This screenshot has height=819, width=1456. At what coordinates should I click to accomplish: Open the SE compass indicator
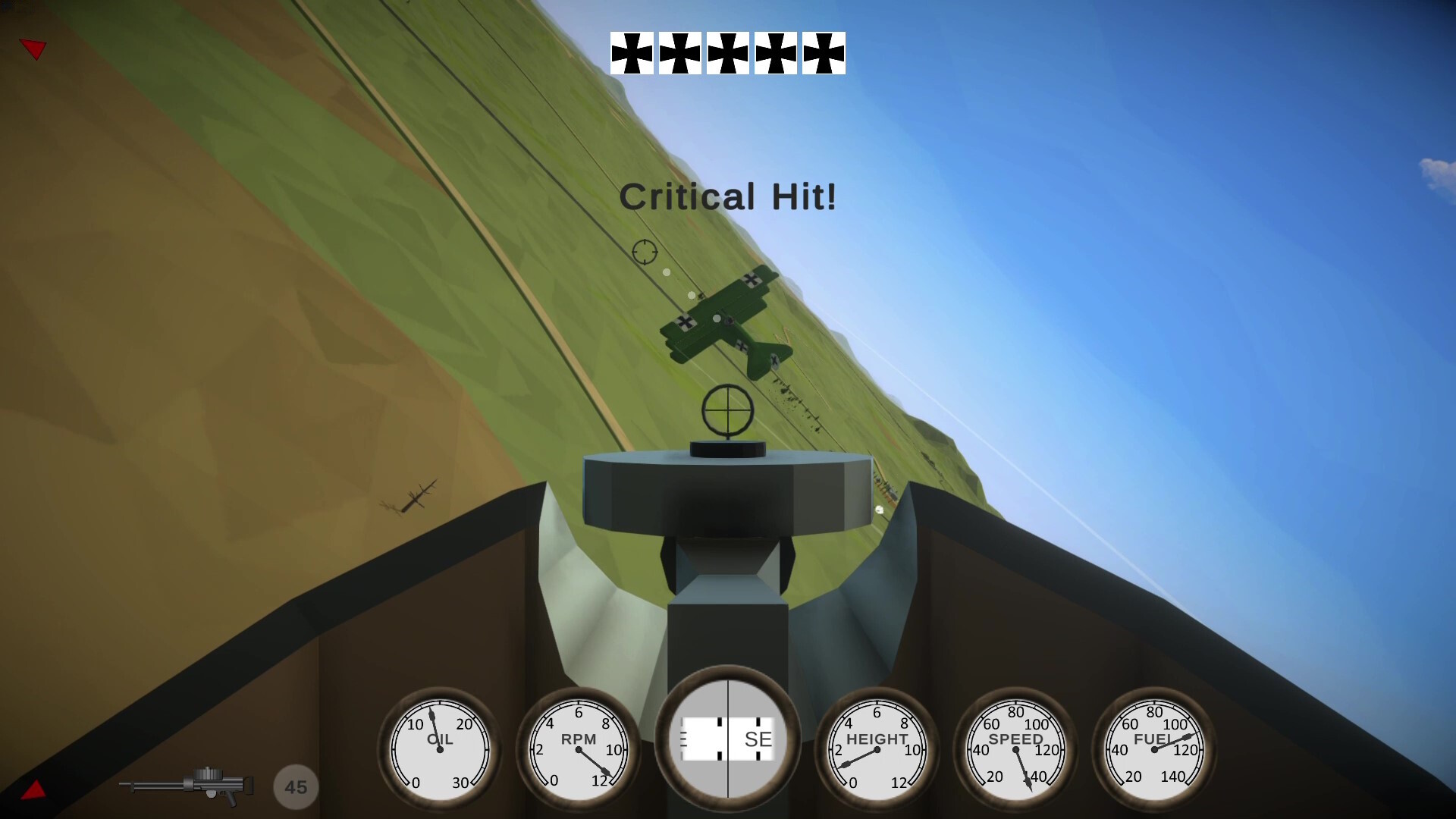[726, 739]
